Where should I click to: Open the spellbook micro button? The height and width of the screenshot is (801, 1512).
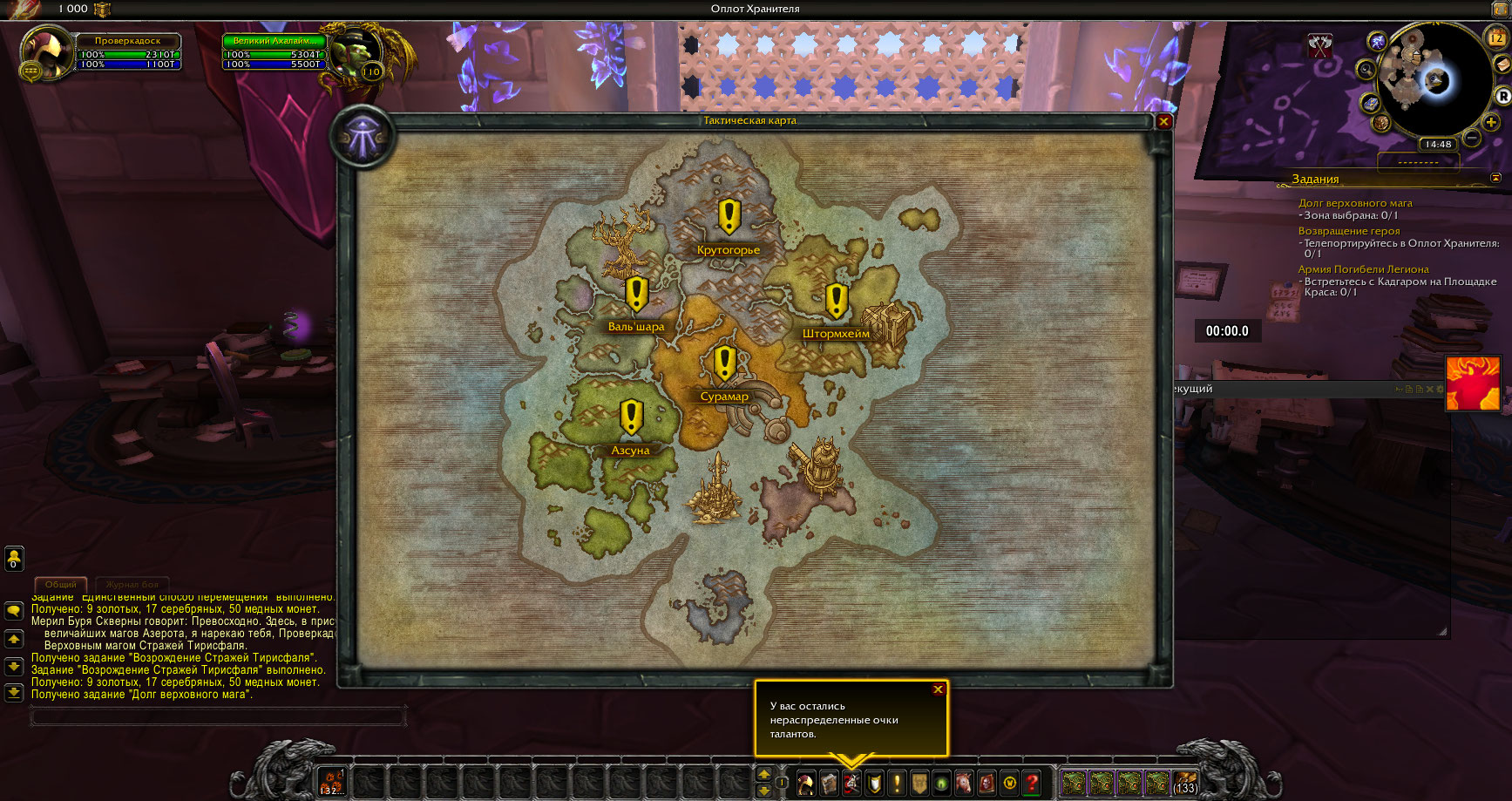pyautogui.click(x=829, y=783)
